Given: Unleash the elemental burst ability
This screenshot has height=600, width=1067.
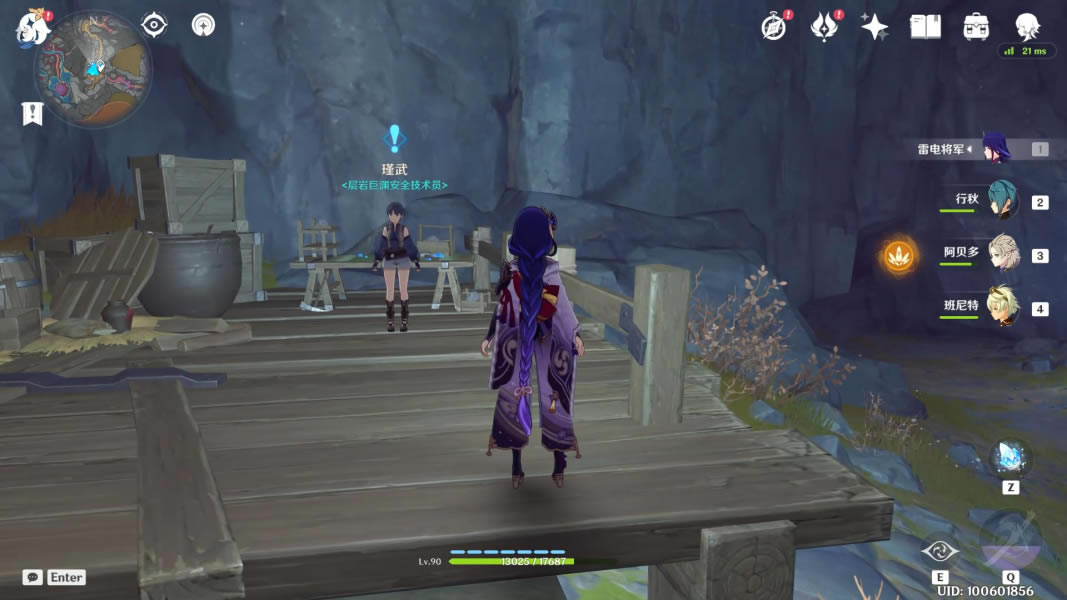Looking at the screenshot, I should click(x=1010, y=539).
